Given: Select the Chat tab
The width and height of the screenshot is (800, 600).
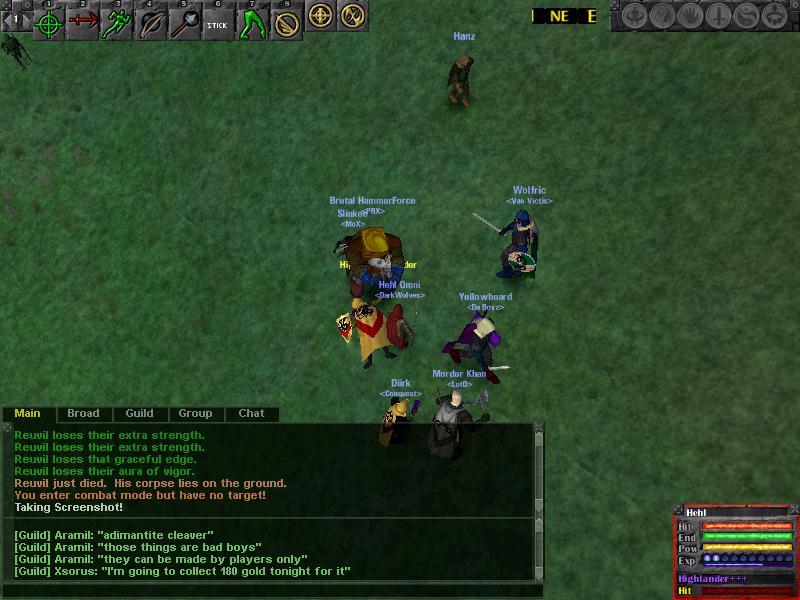Looking at the screenshot, I should (251, 413).
